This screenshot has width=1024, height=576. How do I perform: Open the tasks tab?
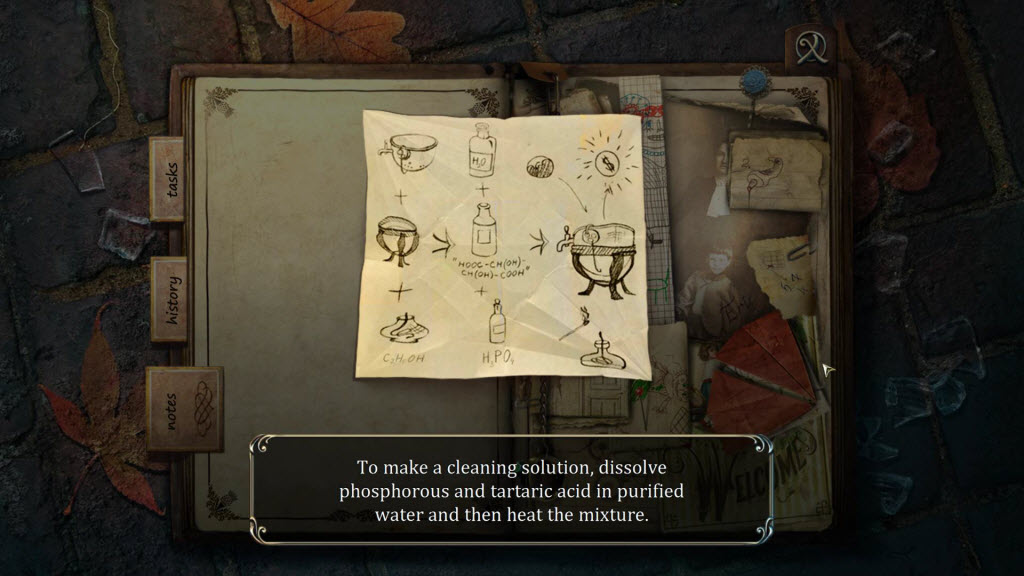[167, 178]
